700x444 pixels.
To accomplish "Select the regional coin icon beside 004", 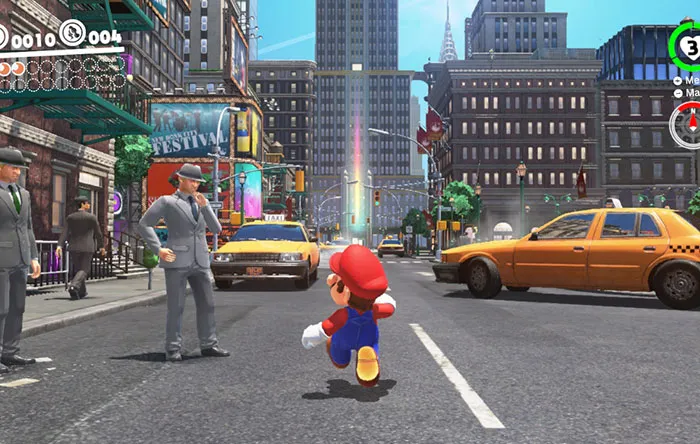I will pyautogui.click(x=72, y=33).
